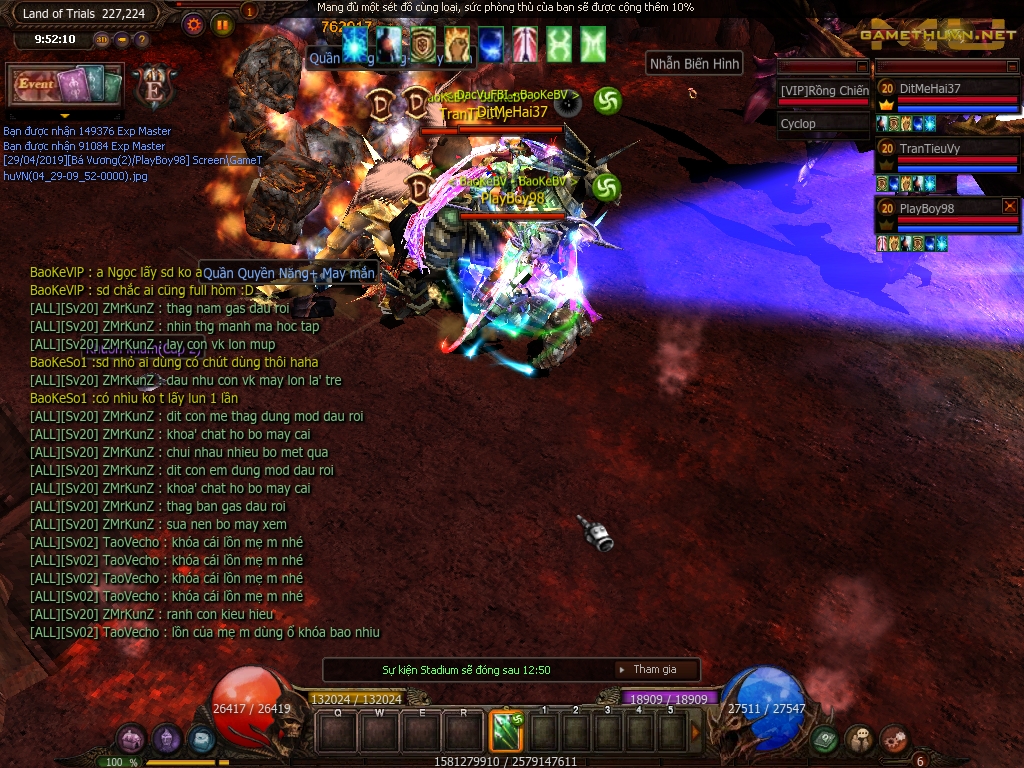Click the E shield emblem icon
This screenshot has height=768, width=1024.
(x=154, y=86)
